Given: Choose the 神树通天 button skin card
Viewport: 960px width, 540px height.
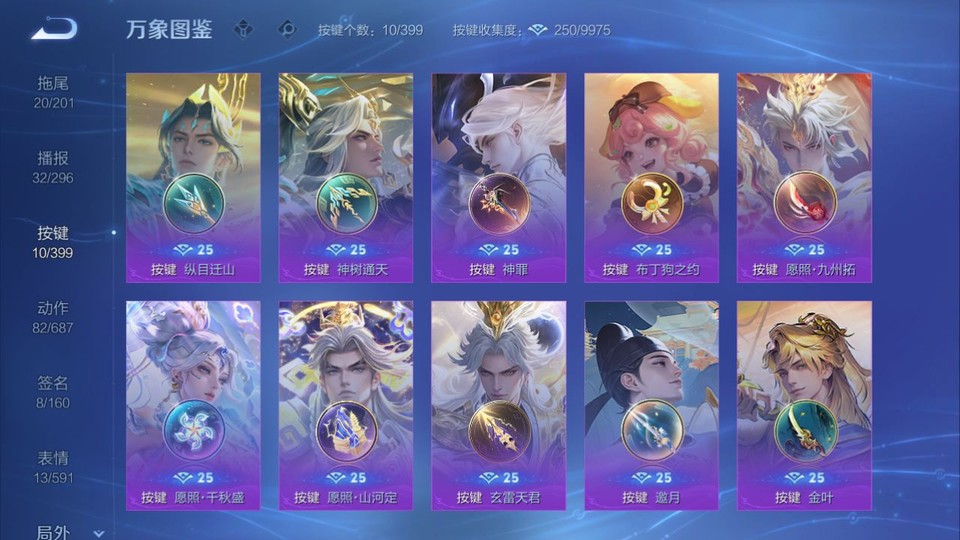Looking at the screenshot, I should 346,177.
